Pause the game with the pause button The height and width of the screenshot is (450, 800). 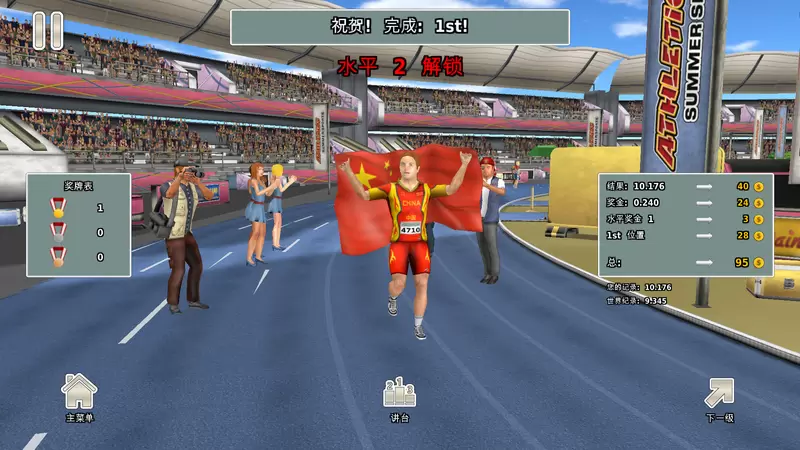point(47,30)
